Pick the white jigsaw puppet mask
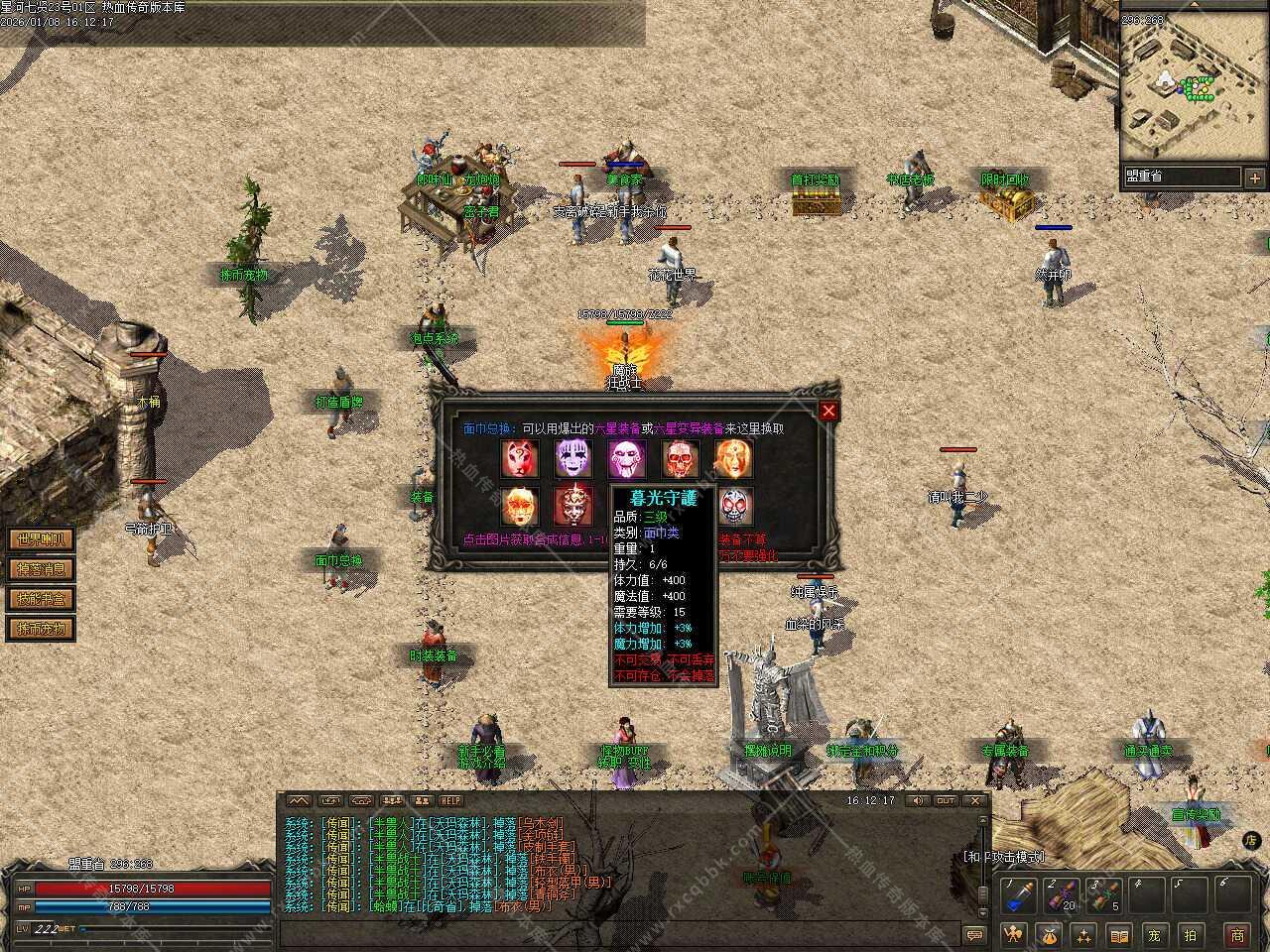Screen dimensions: 1270x952 (x=627, y=458)
